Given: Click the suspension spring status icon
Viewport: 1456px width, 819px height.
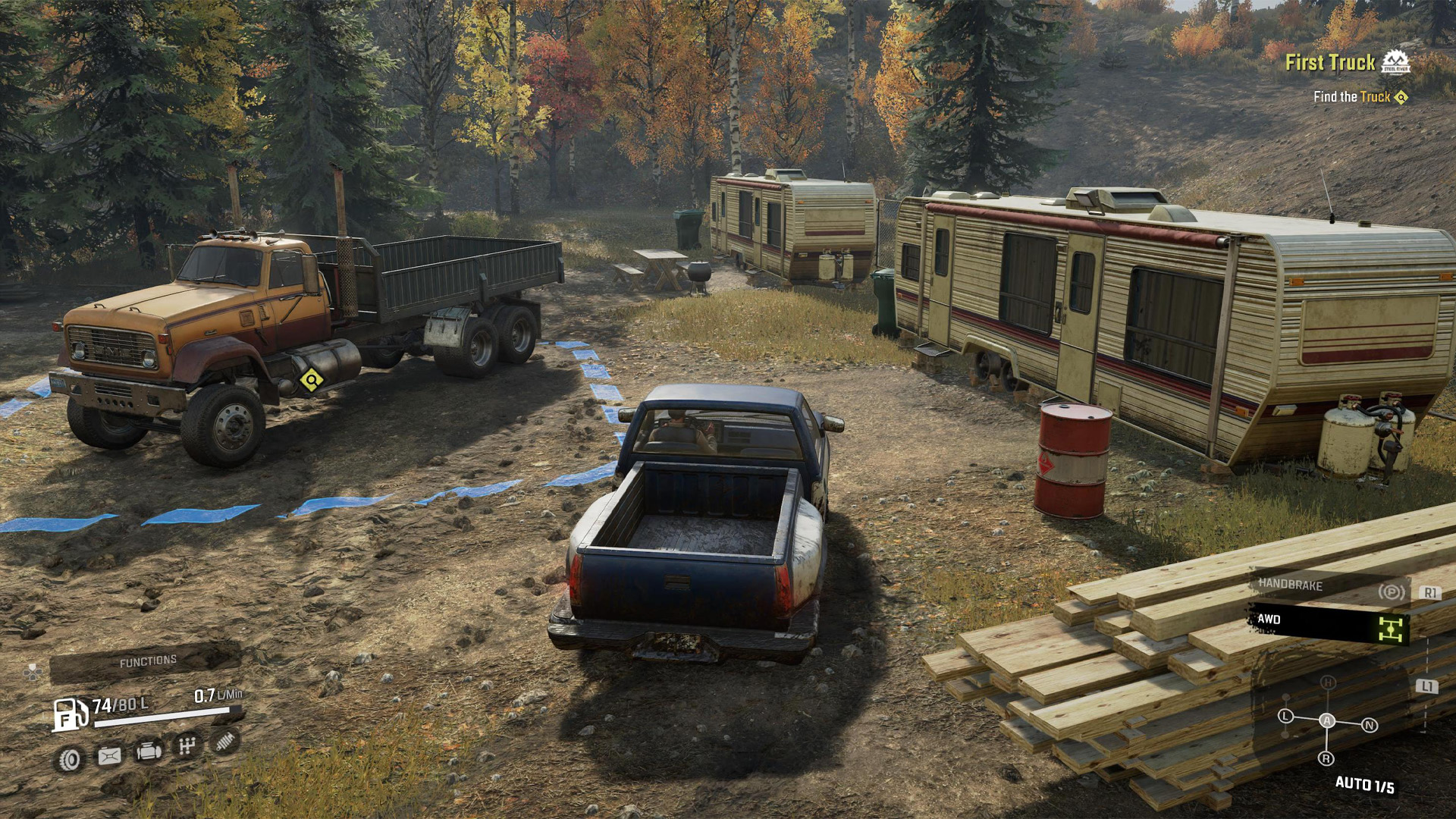Looking at the screenshot, I should point(224,741).
